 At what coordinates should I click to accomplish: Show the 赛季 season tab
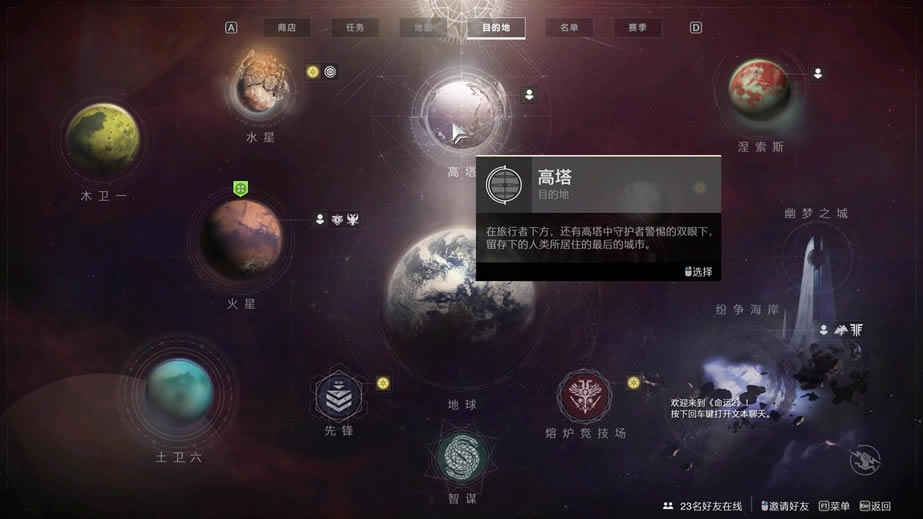pos(637,28)
